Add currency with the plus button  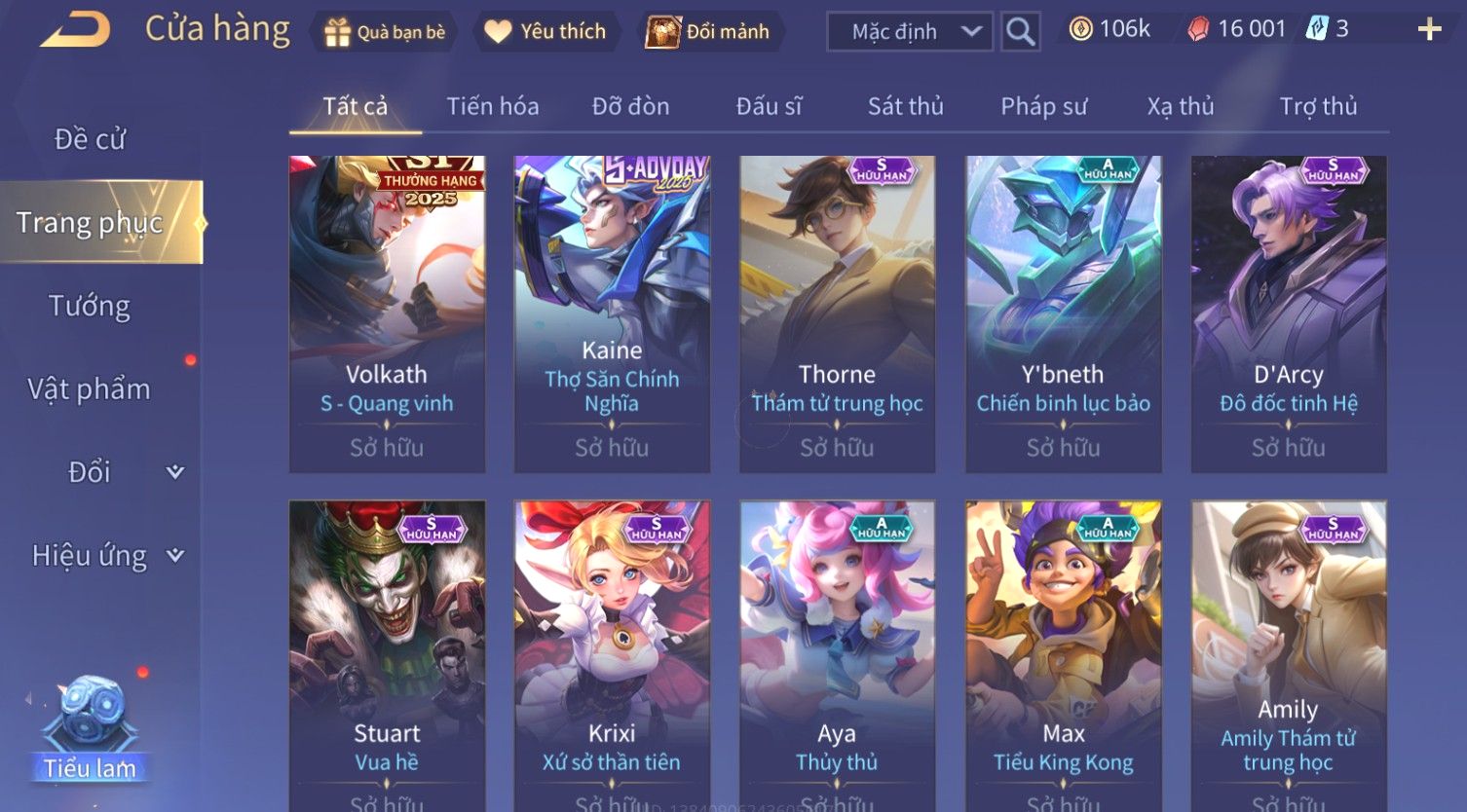pos(1429,29)
